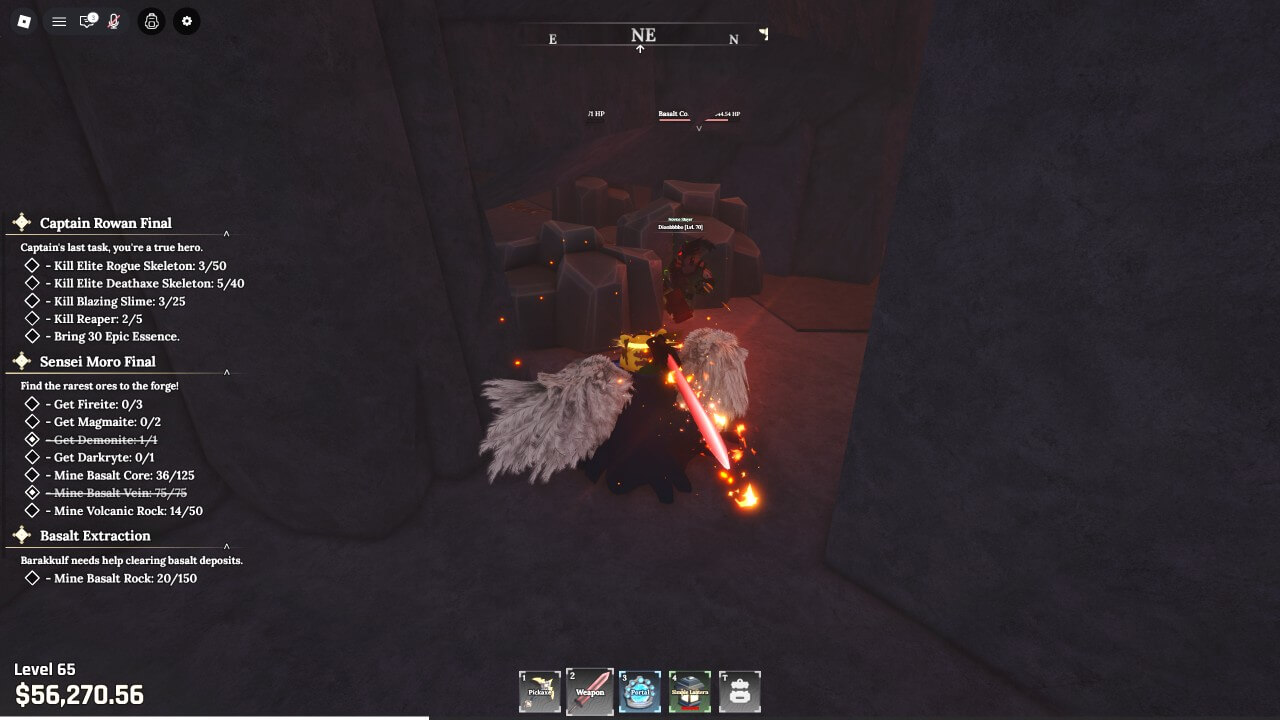Open the inventory bag hotbar slot

point(740,691)
